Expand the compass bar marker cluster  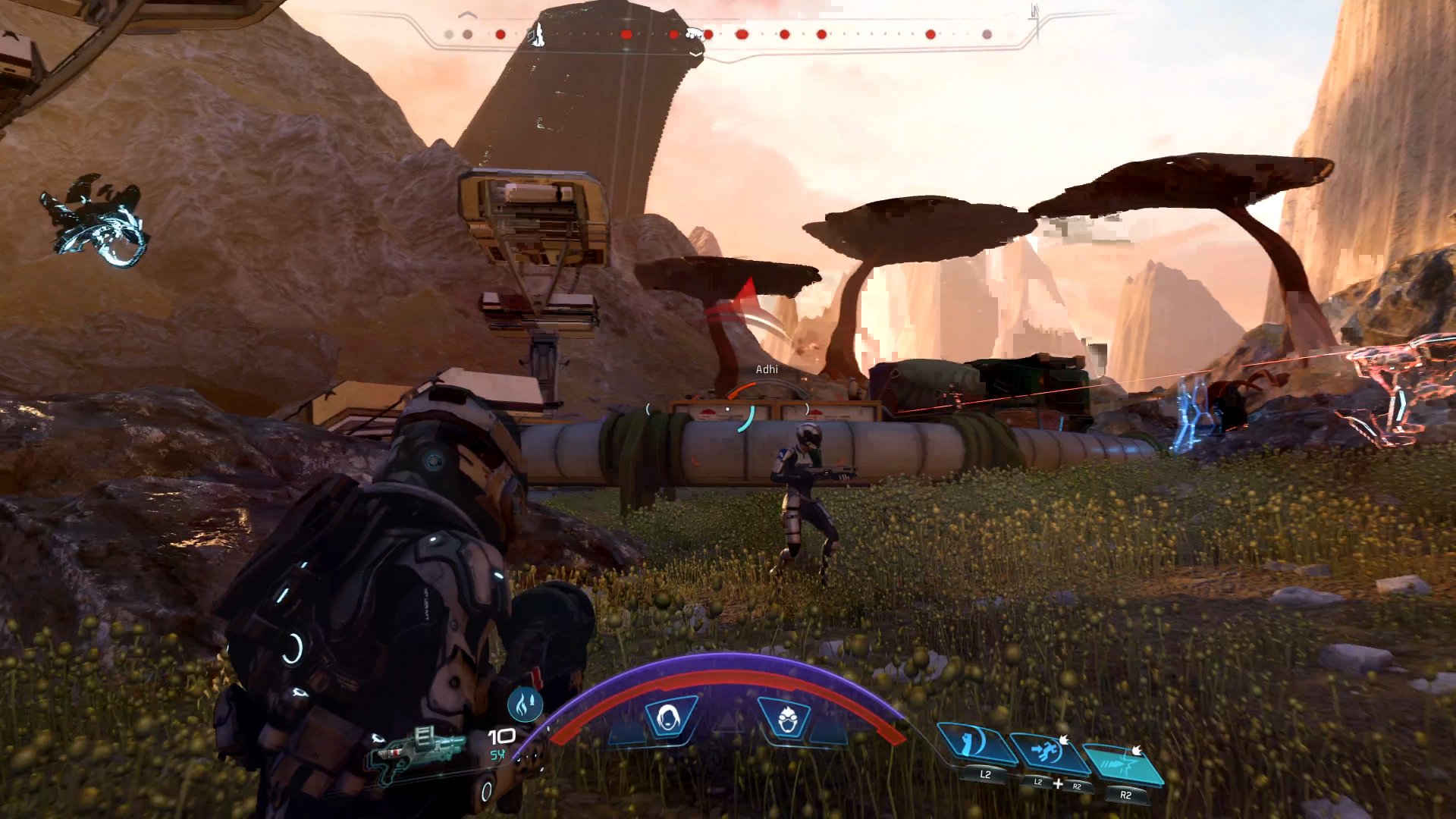[x=694, y=33]
